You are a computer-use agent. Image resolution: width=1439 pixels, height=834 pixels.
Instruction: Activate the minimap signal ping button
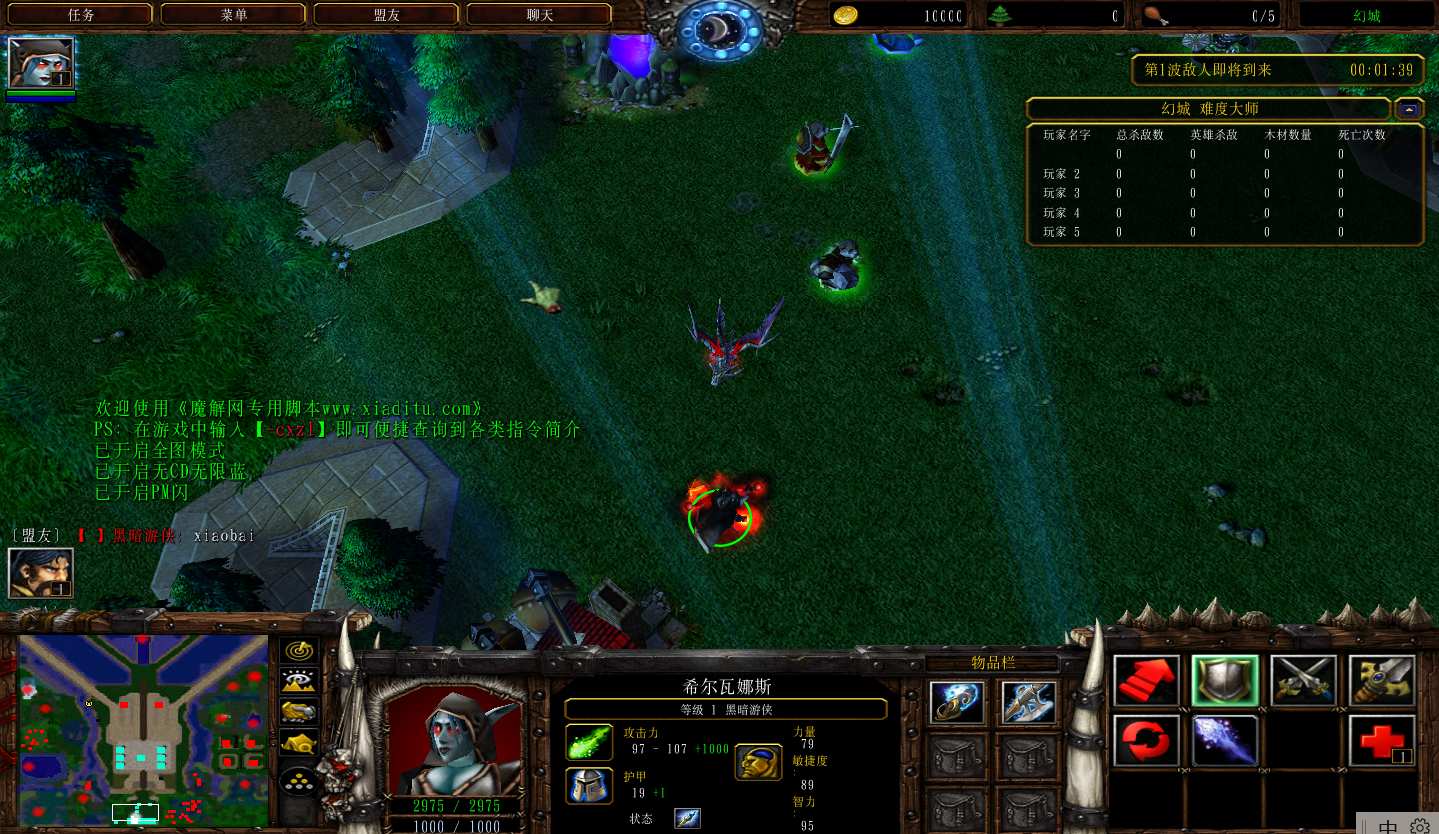[298, 651]
